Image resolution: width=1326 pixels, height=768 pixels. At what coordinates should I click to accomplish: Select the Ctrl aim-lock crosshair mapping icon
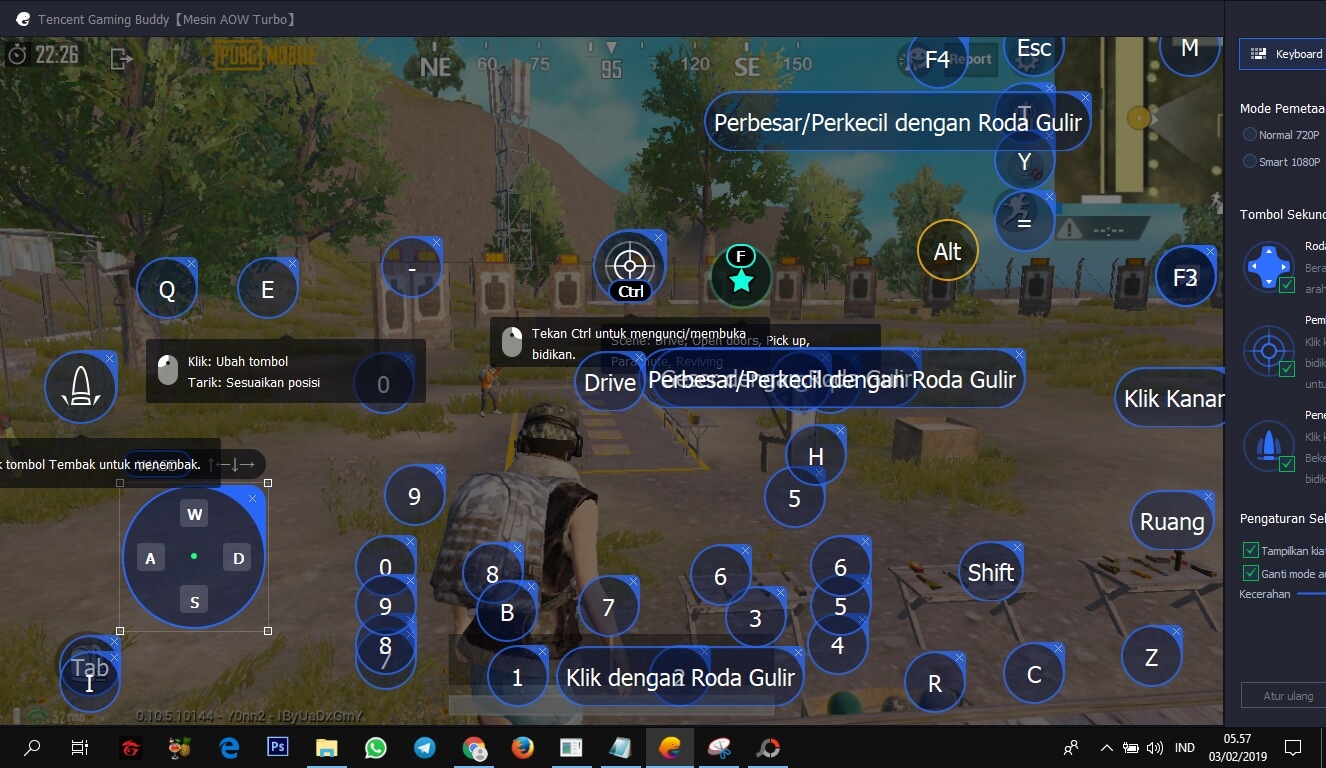629,266
